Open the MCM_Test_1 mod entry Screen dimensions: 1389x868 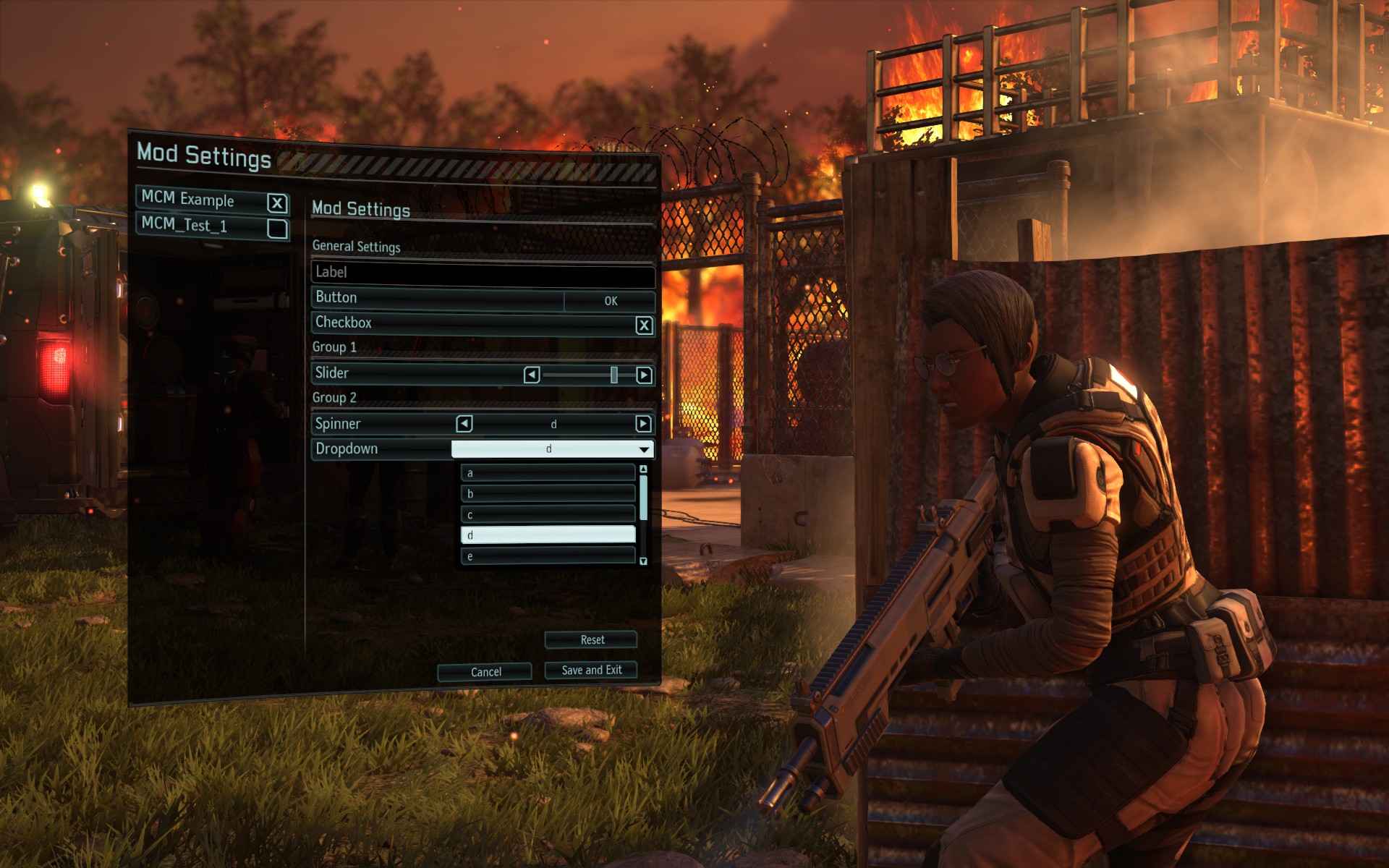(x=203, y=226)
